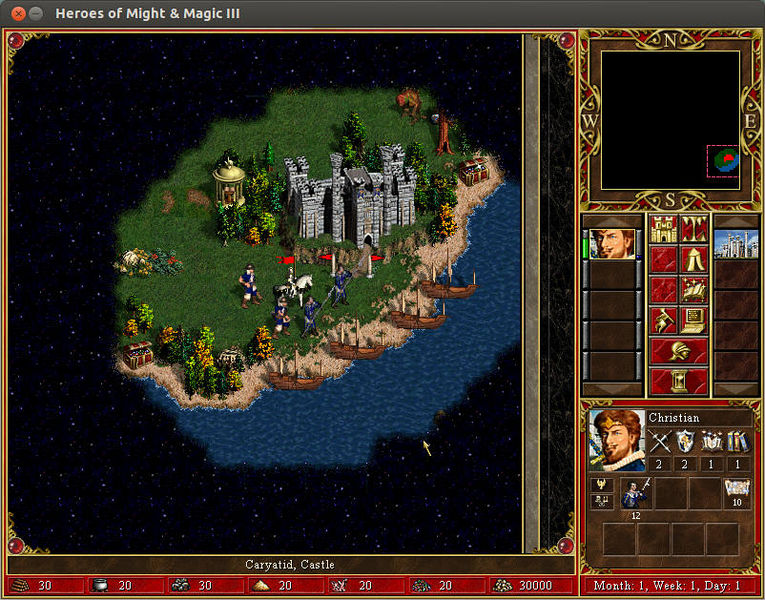Click the minimap in the compass frame
765x600 pixels.
(x=670, y=120)
